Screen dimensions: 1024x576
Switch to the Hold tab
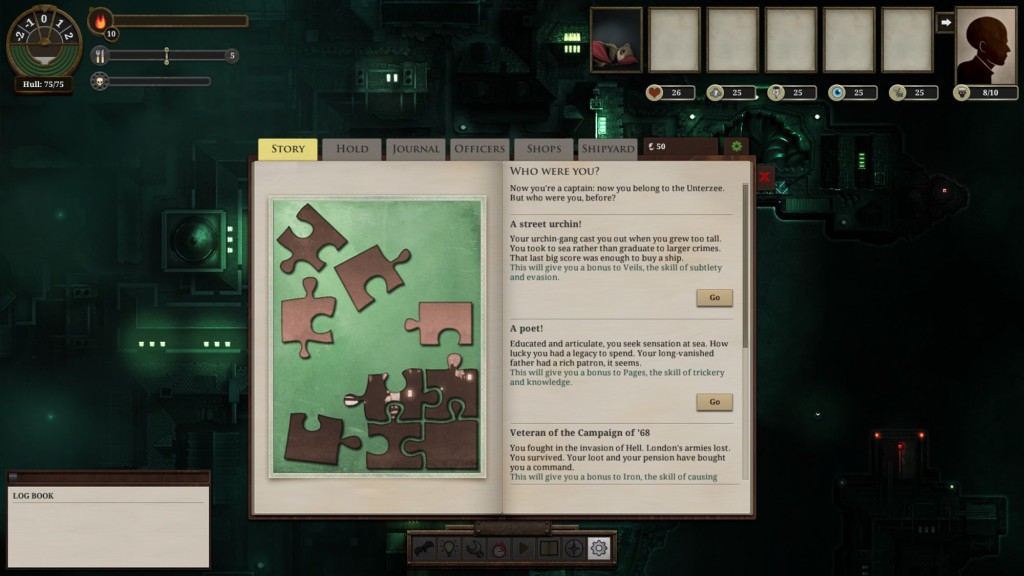coord(352,149)
